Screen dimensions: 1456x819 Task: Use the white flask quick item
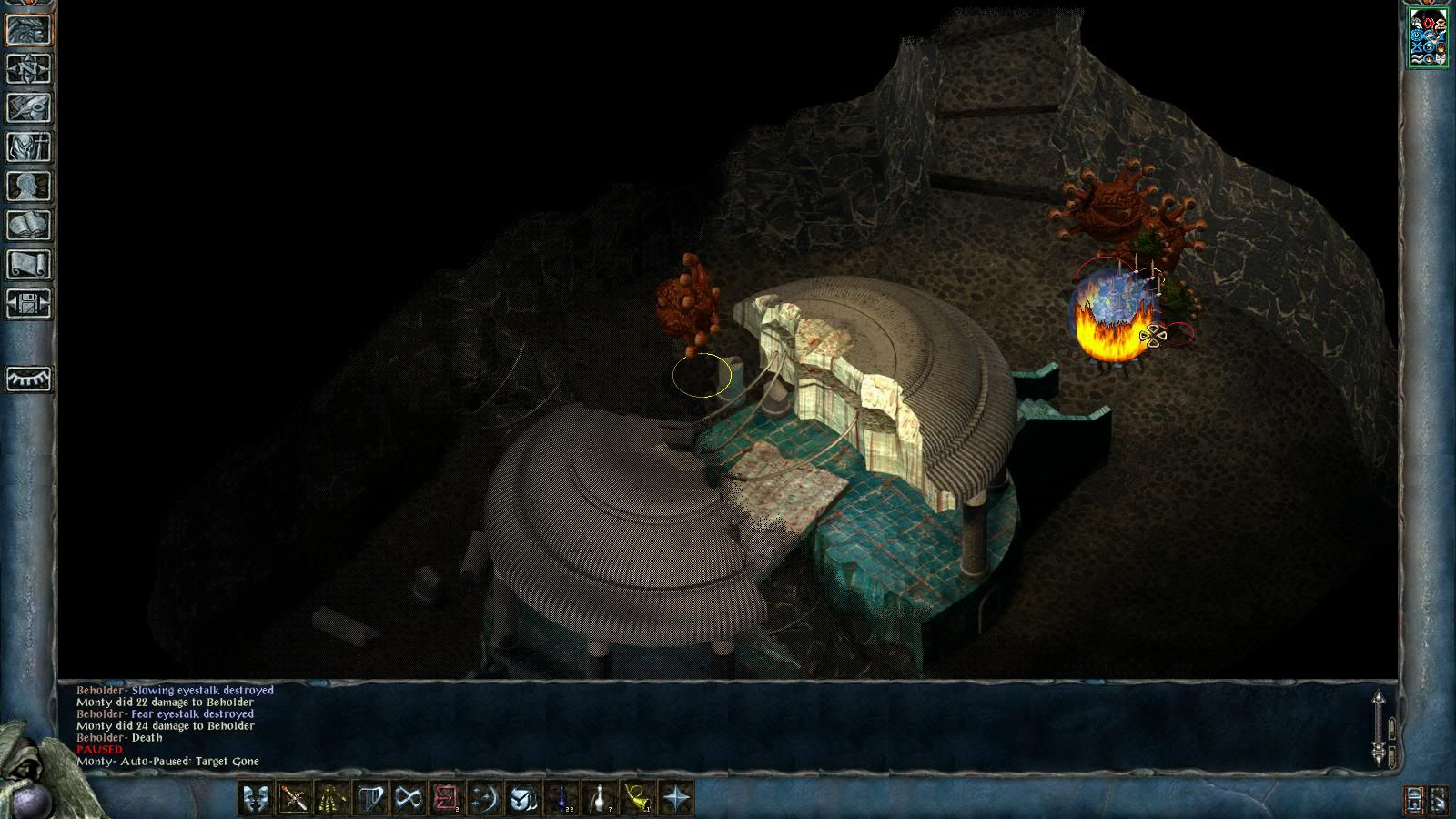(600, 798)
